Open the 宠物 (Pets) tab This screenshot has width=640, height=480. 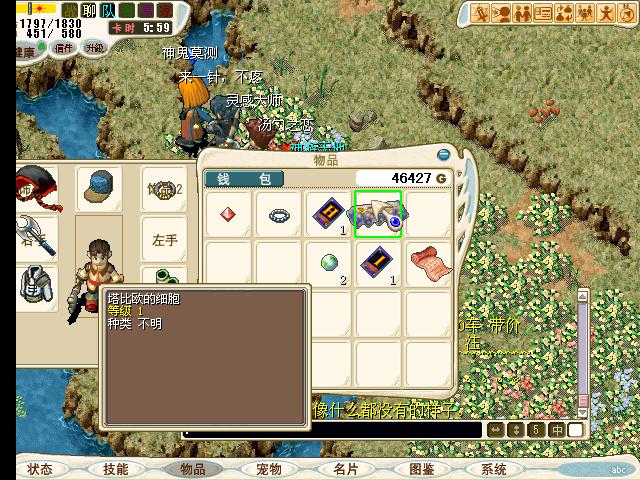(x=268, y=469)
